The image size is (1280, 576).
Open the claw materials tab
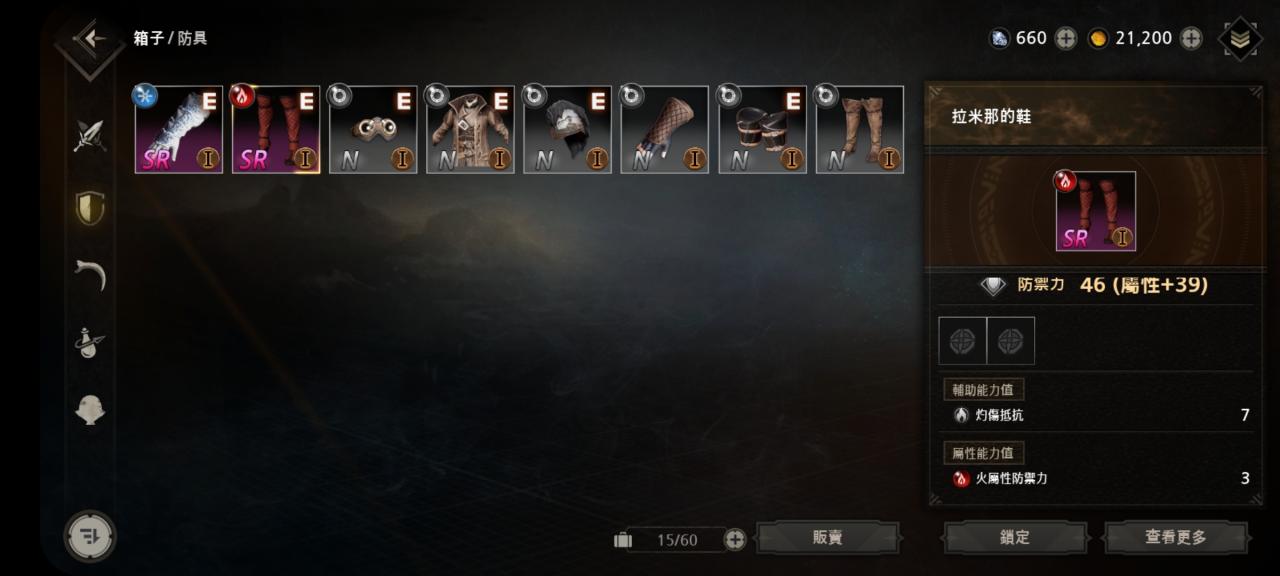tap(90, 273)
